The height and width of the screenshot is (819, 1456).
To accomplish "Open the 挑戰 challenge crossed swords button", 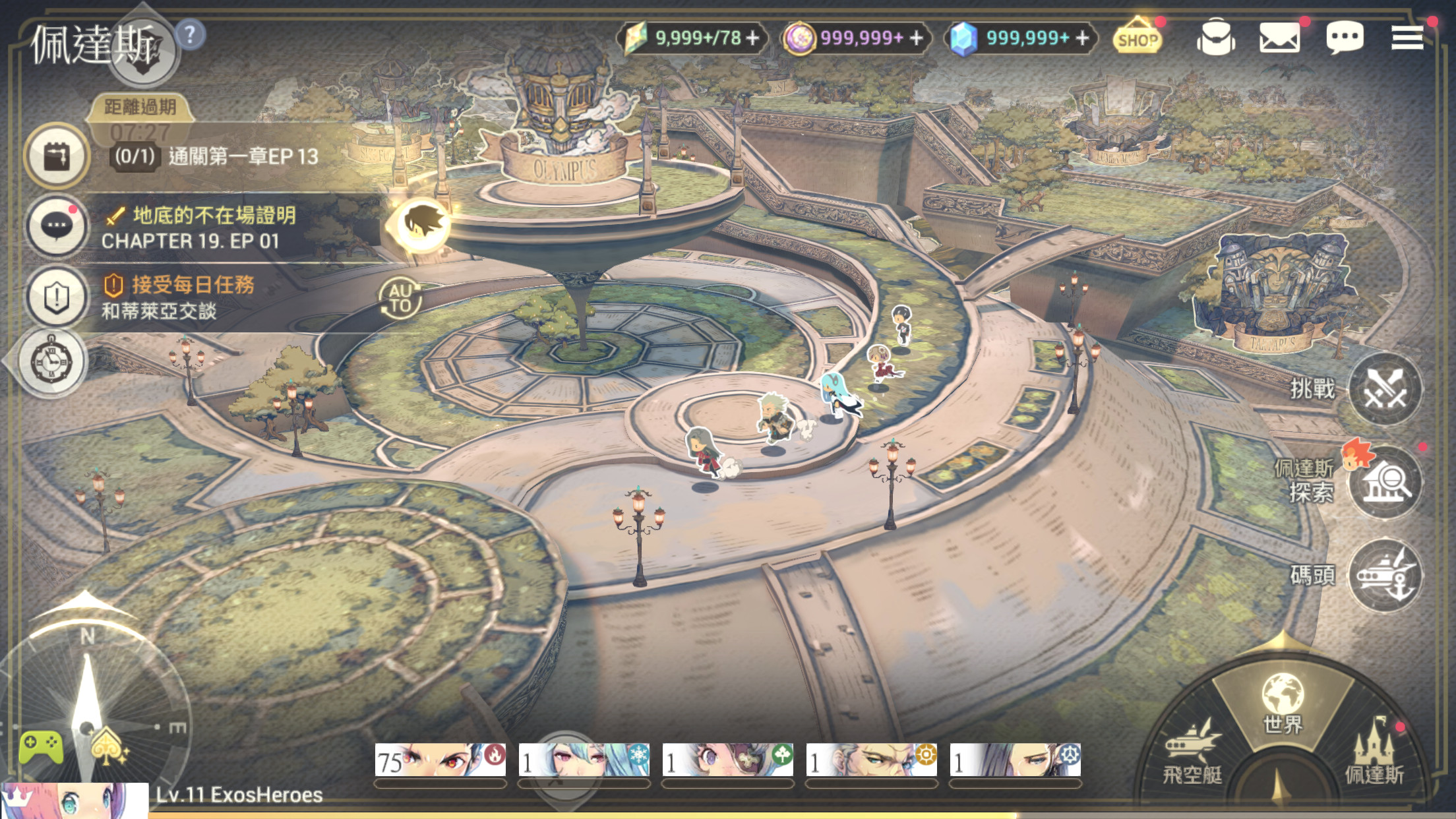I will point(1385,389).
